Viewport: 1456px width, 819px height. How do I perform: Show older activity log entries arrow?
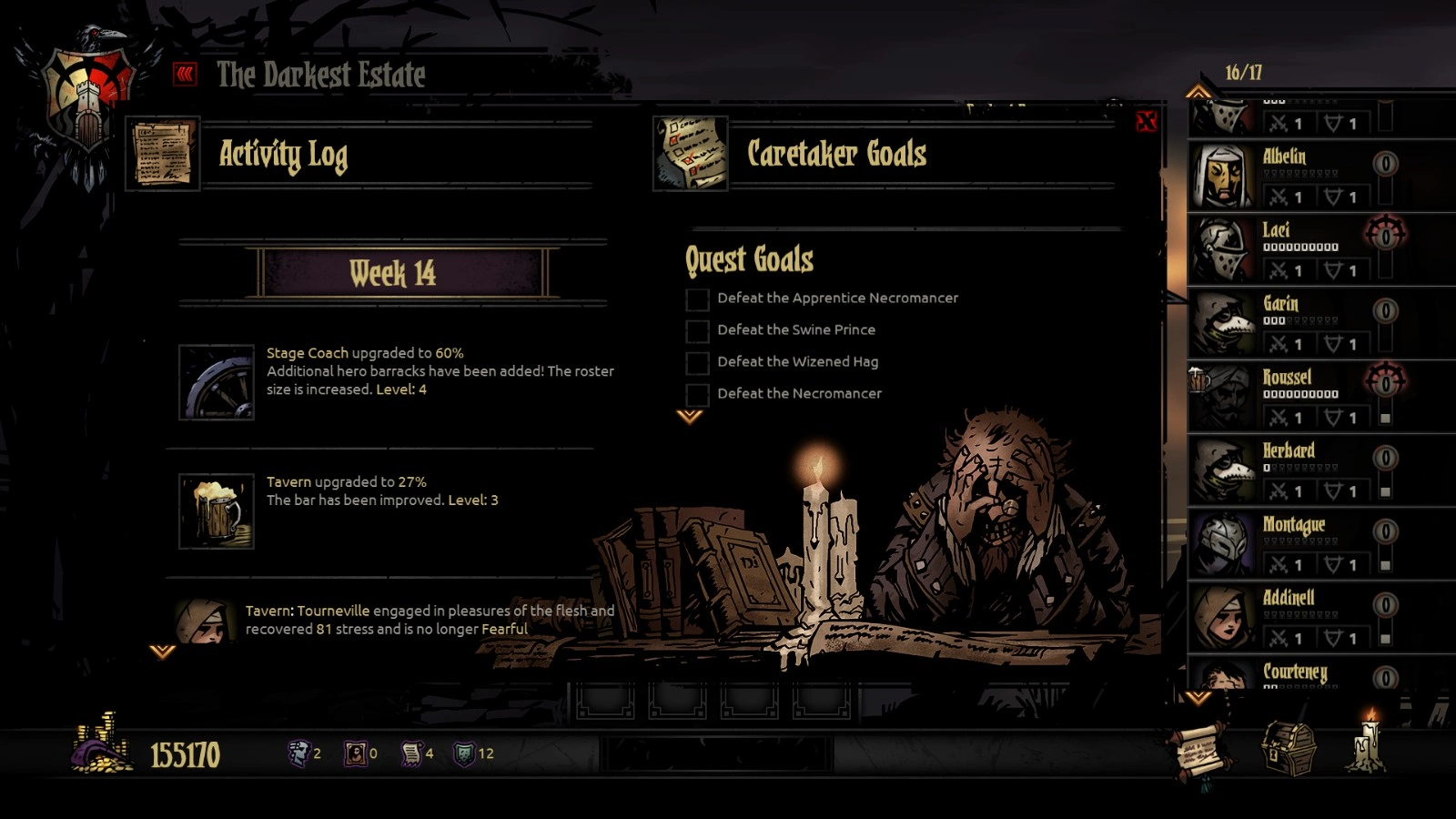(x=162, y=652)
